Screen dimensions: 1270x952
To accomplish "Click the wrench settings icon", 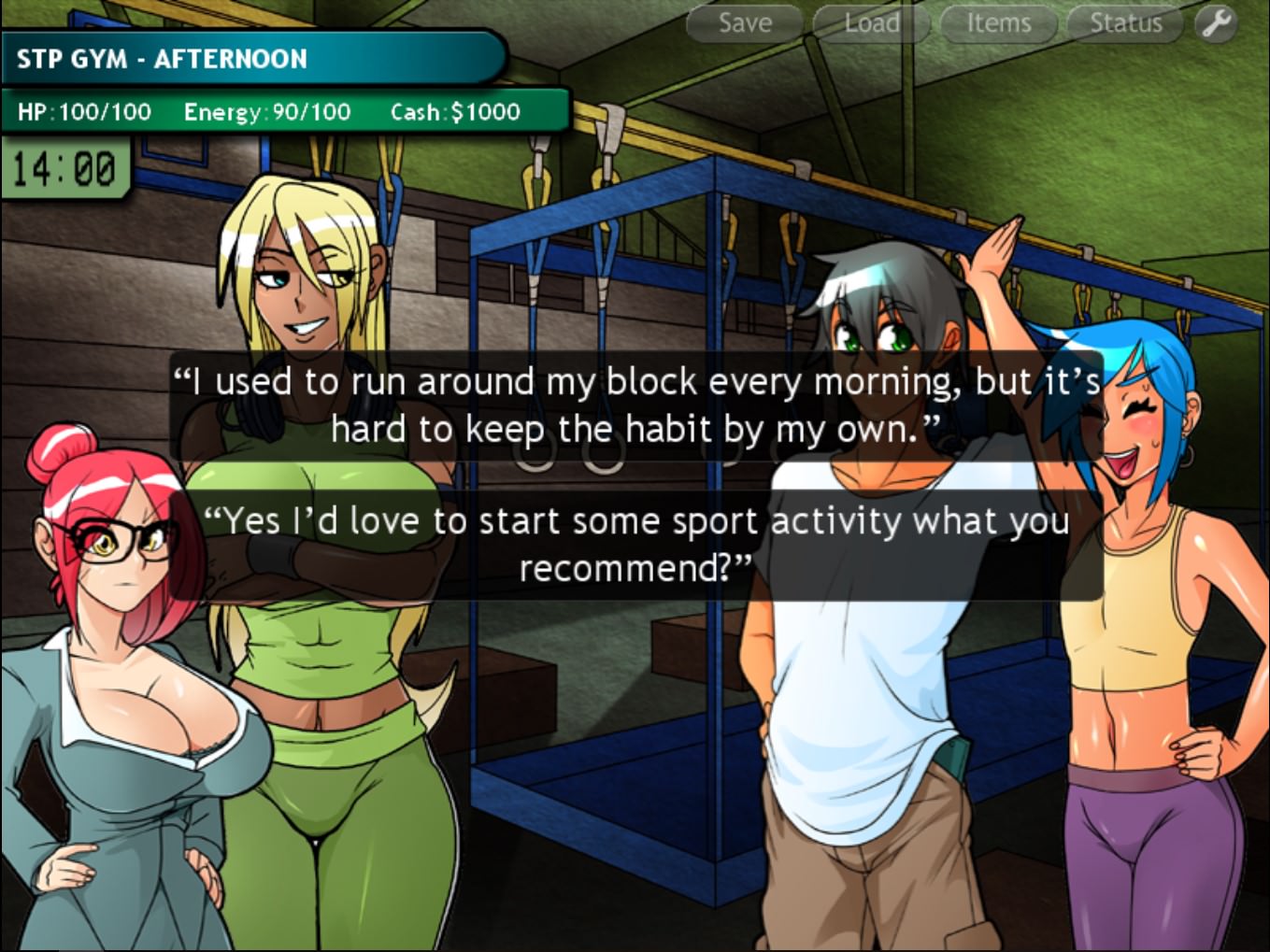I will 1216,23.
